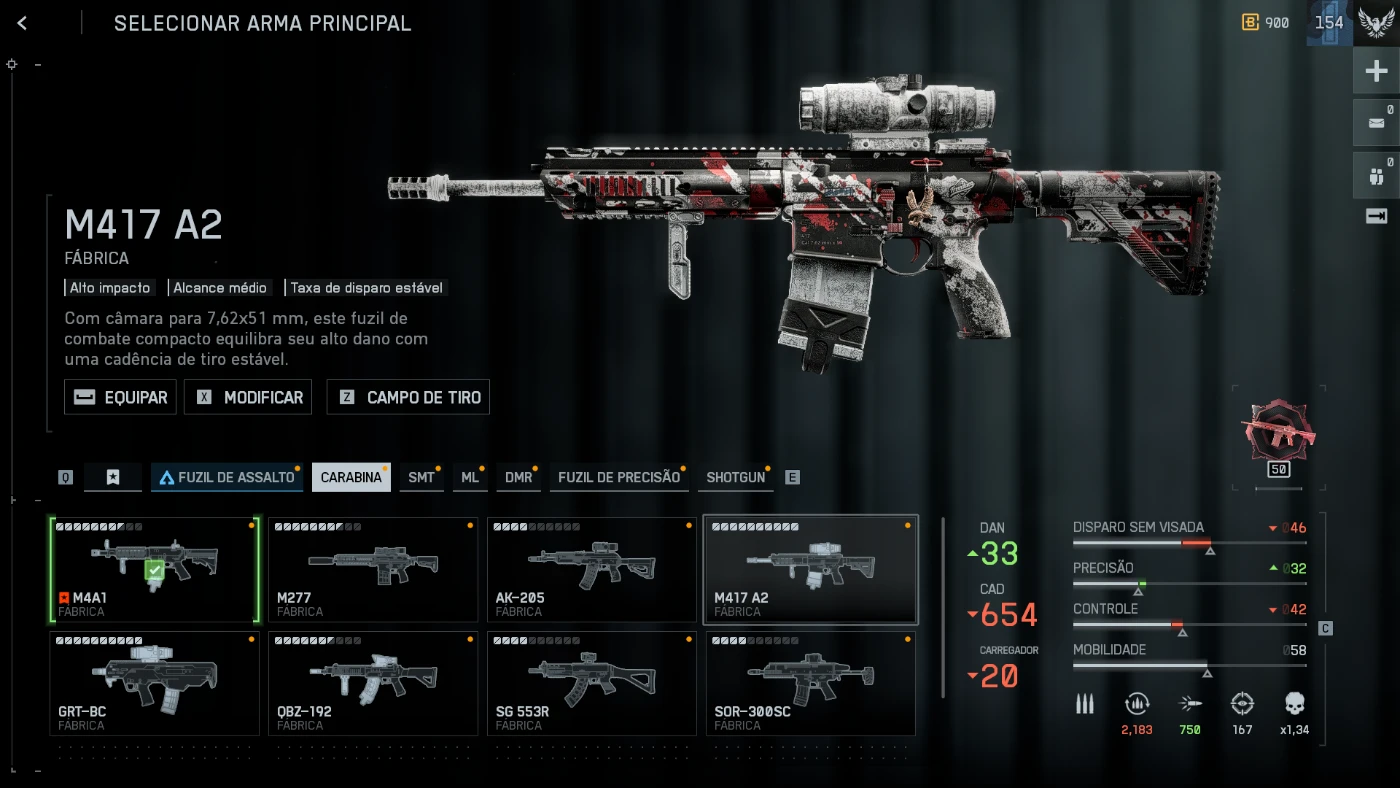Show the favorites star tab
The height and width of the screenshot is (788, 1400).
point(113,477)
